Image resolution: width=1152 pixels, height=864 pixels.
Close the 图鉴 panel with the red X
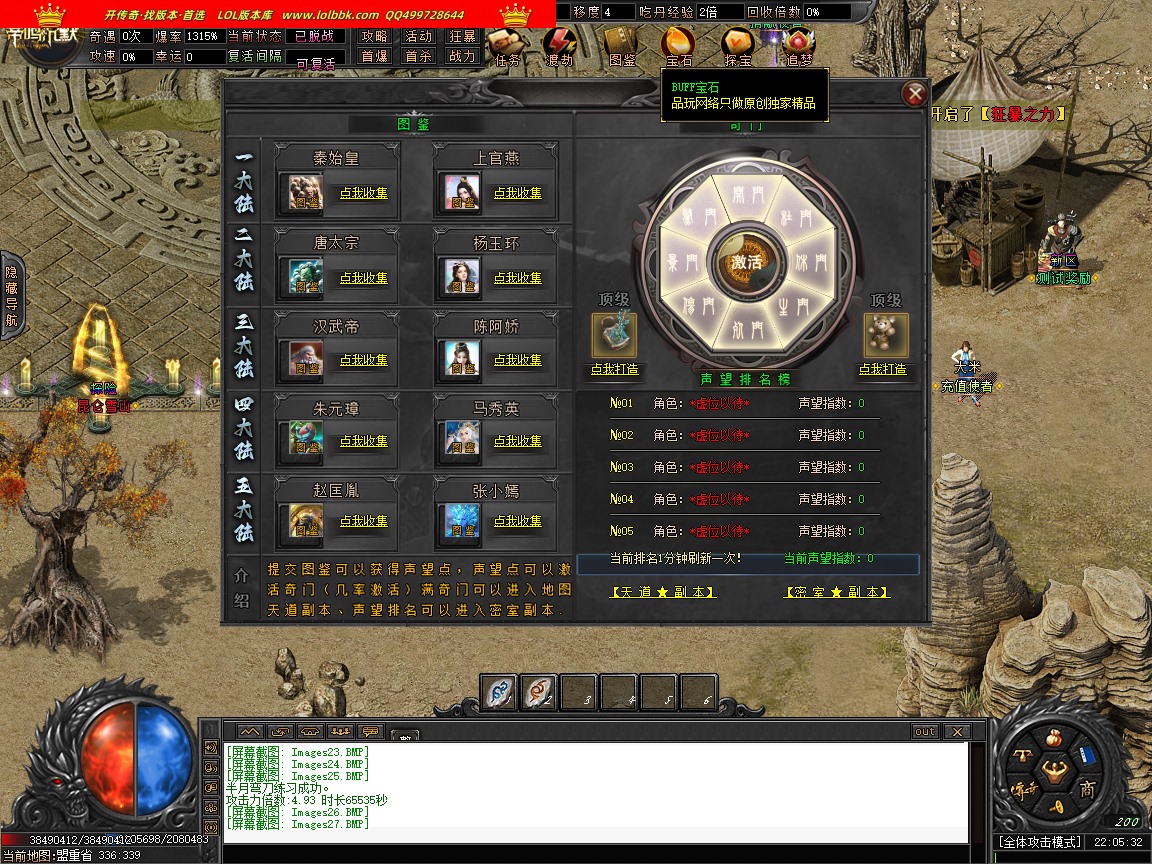(x=914, y=95)
